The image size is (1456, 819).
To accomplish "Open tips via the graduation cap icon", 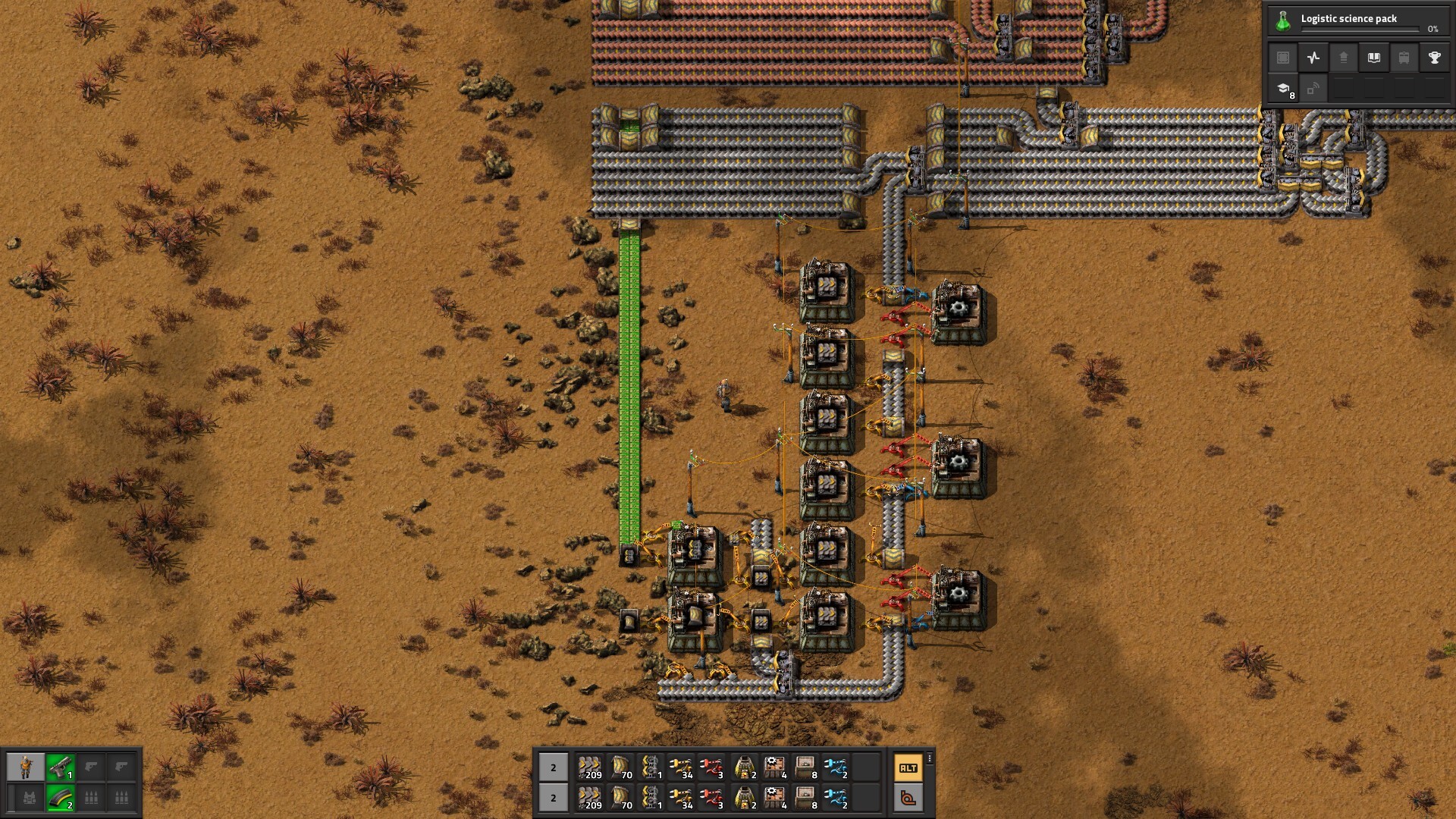I will [x=1283, y=89].
